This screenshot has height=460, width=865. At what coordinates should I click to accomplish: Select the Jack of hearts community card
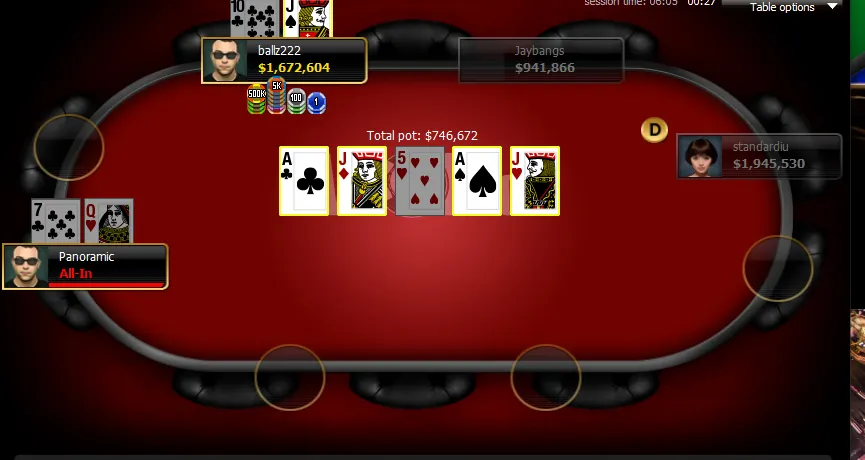click(535, 181)
